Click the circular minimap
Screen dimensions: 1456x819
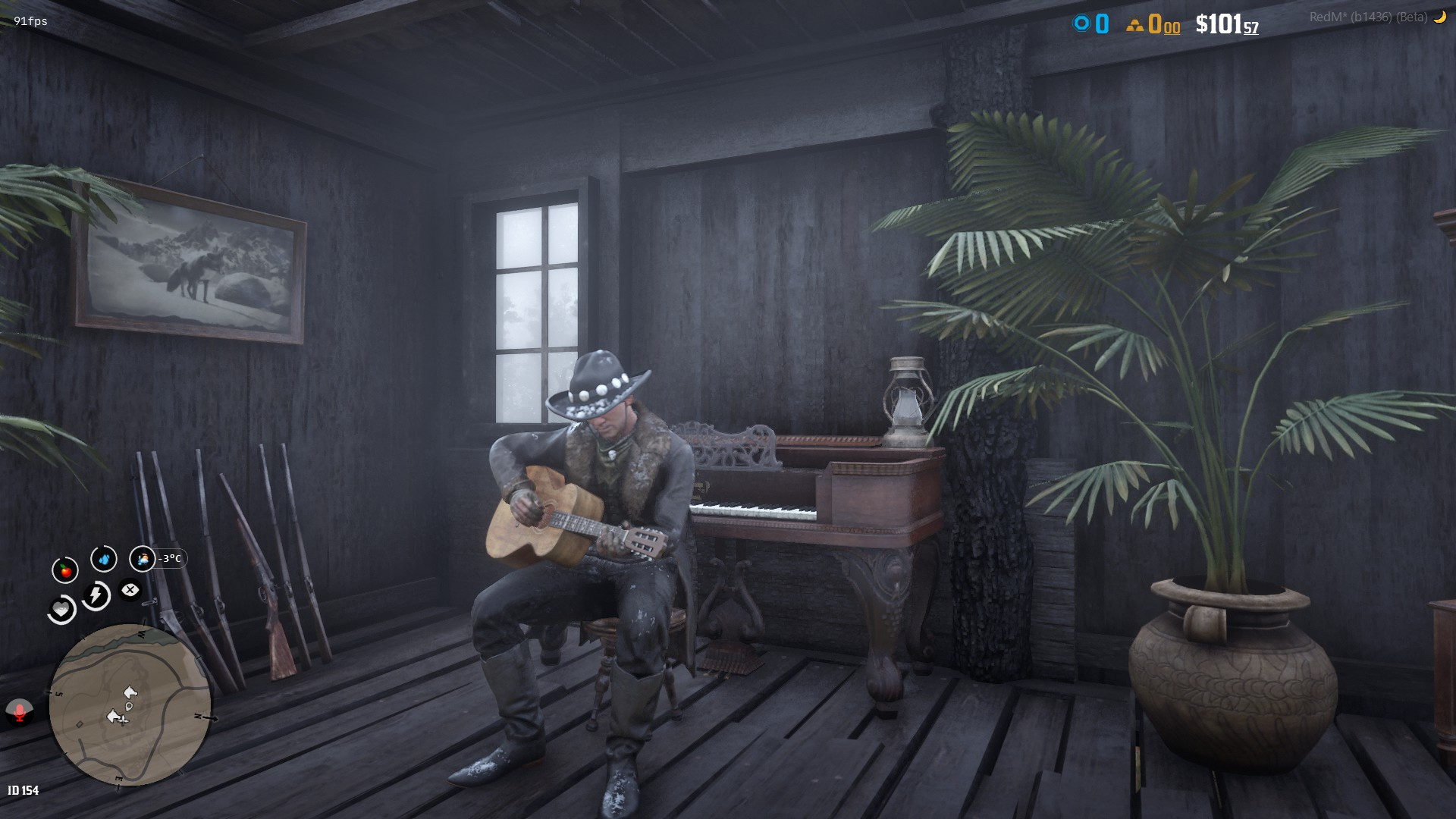pyautogui.click(x=130, y=705)
